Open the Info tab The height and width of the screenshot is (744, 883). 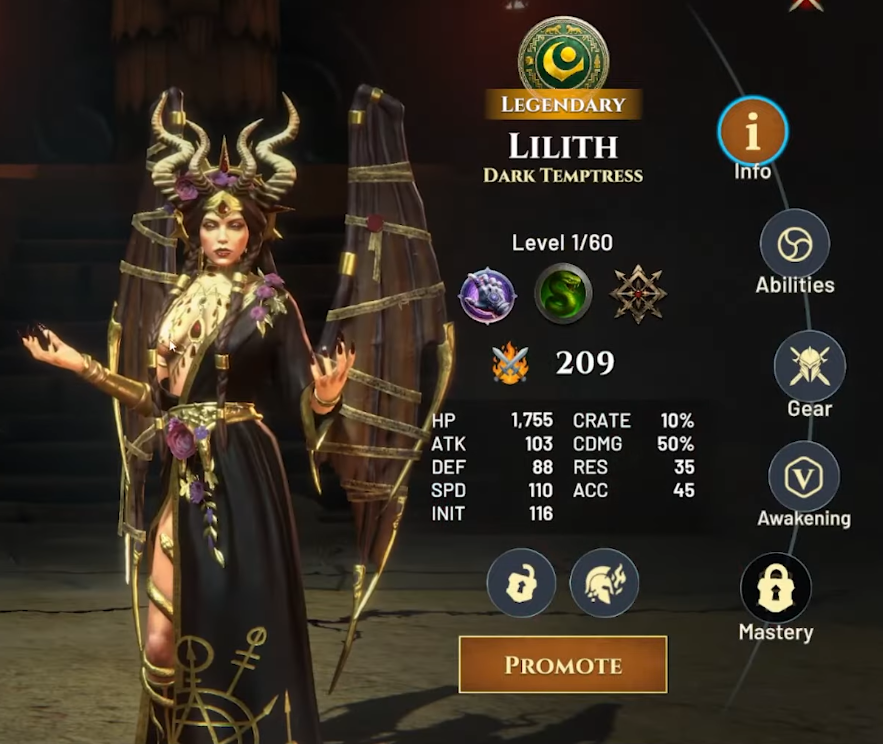752,132
